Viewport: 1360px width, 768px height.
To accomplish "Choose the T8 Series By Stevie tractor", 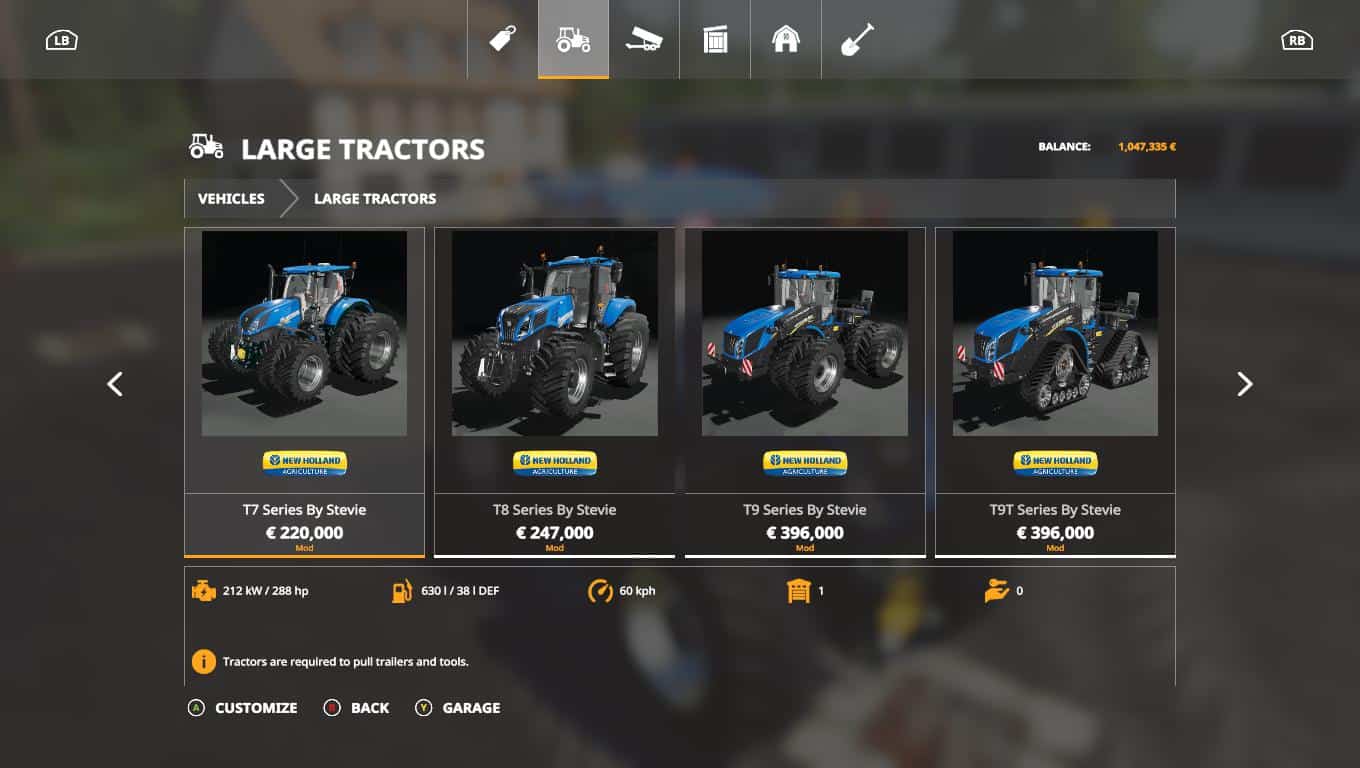I will coord(554,390).
